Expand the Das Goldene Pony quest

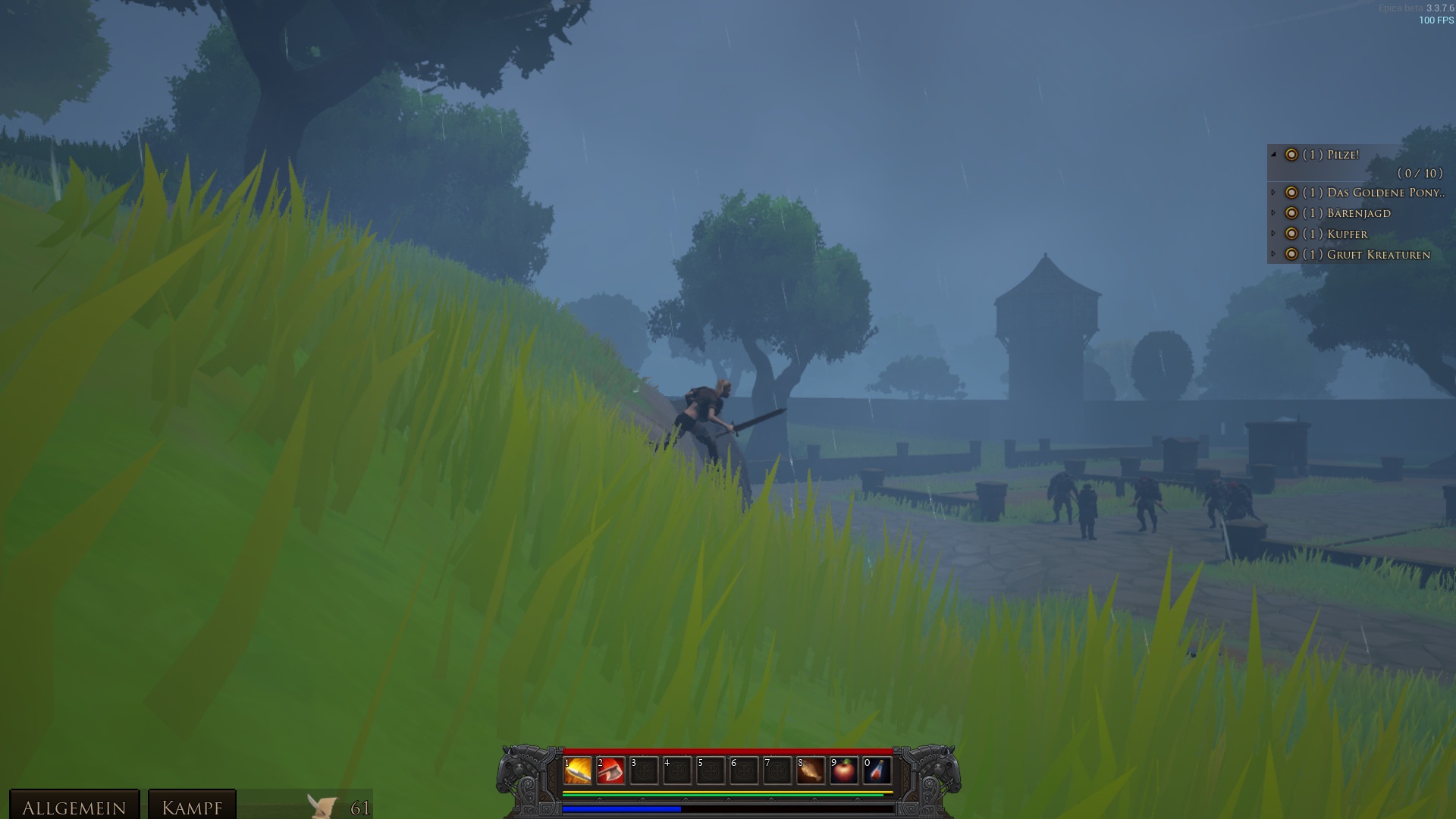(x=1274, y=193)
